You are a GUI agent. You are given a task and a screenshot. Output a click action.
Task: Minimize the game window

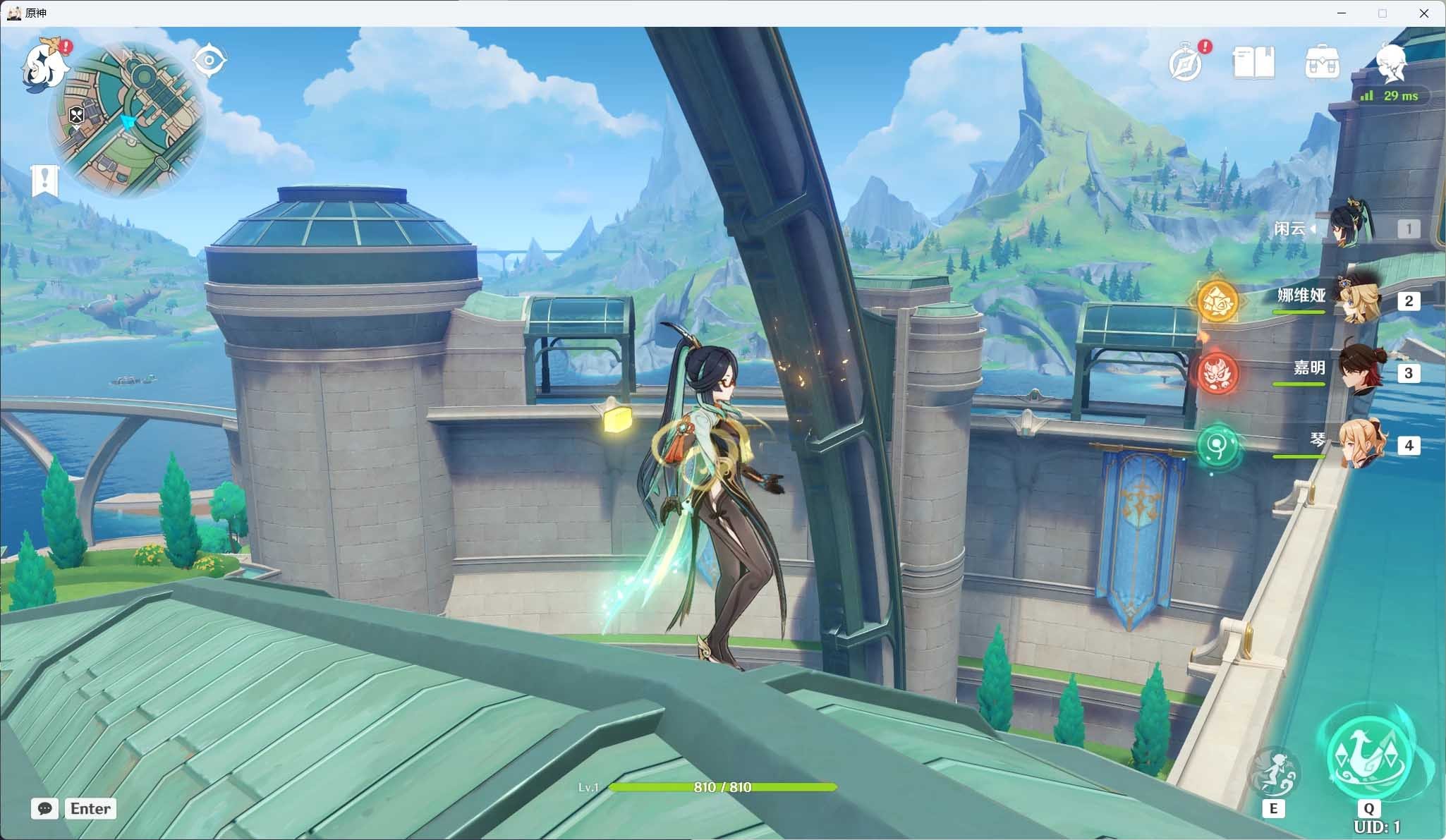coord(1341,13)
